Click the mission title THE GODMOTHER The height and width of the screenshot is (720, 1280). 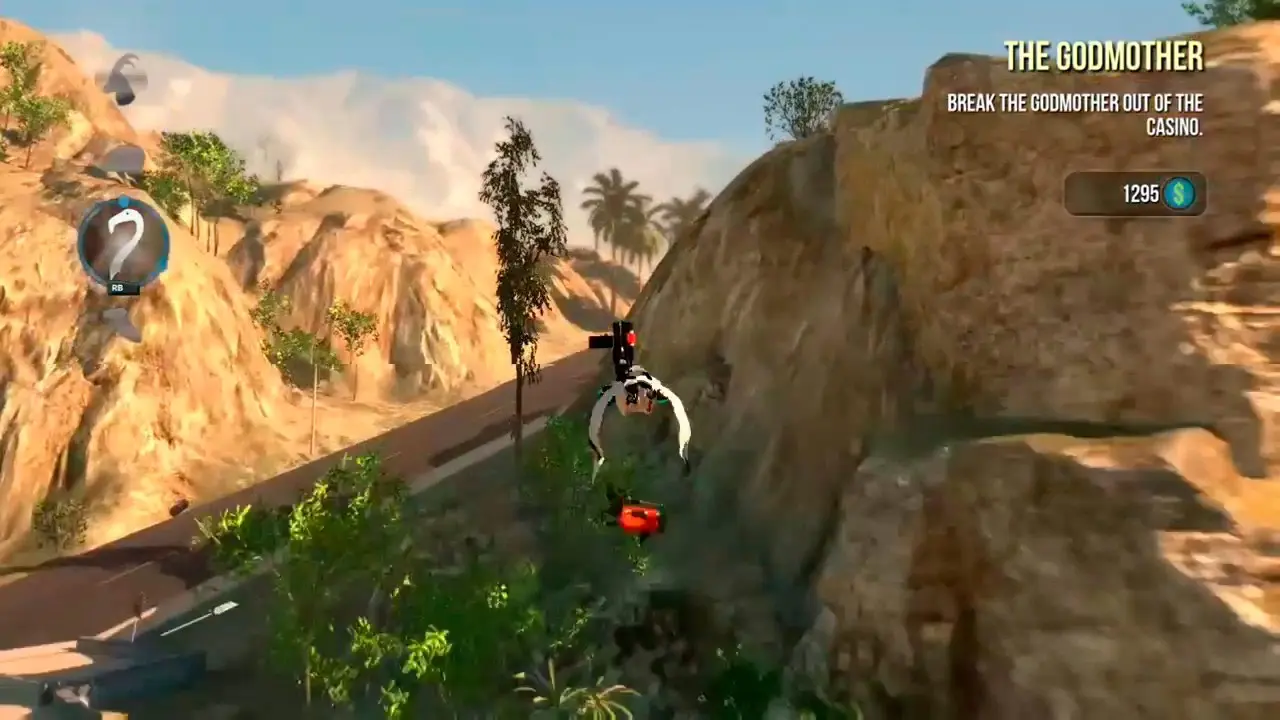click(1105, 57)
